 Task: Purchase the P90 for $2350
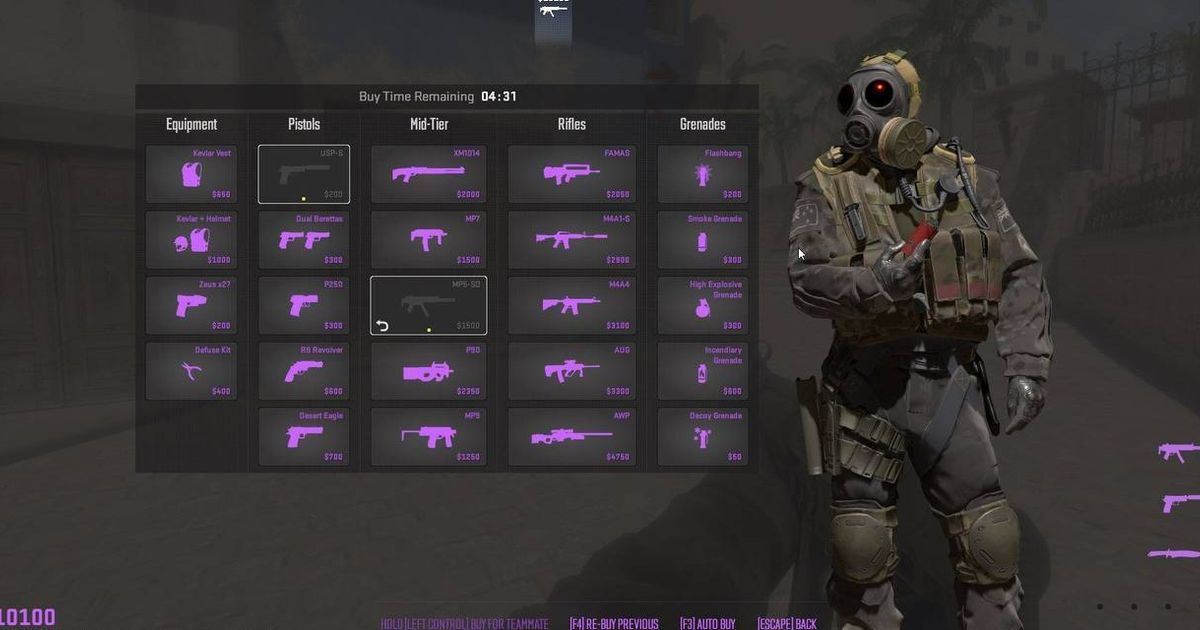pyautogui.click(x=428, y=372)
